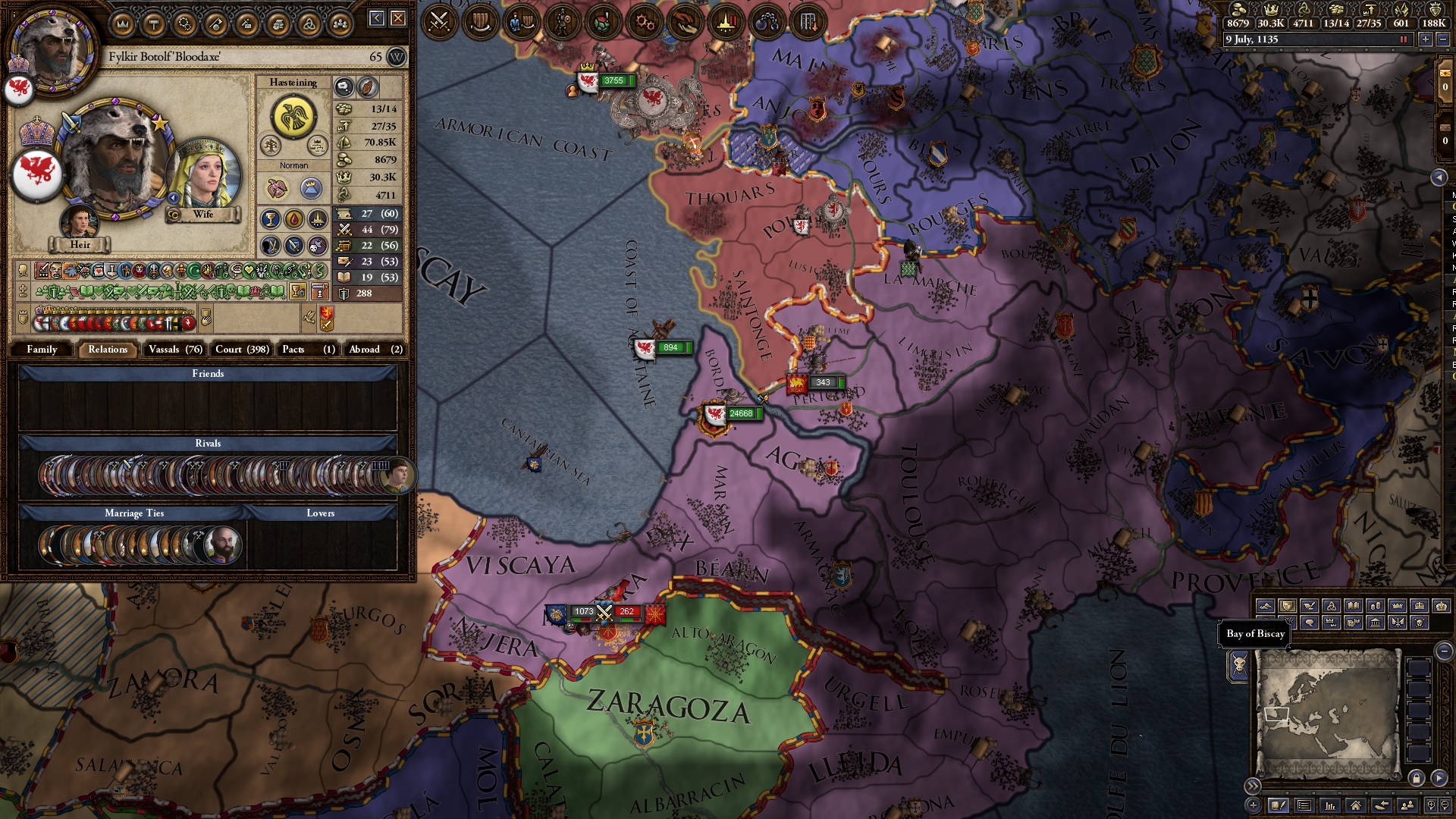Select the coins economy map mode
Screen dimensions: 1456x819
click(x=1376, y=607)
